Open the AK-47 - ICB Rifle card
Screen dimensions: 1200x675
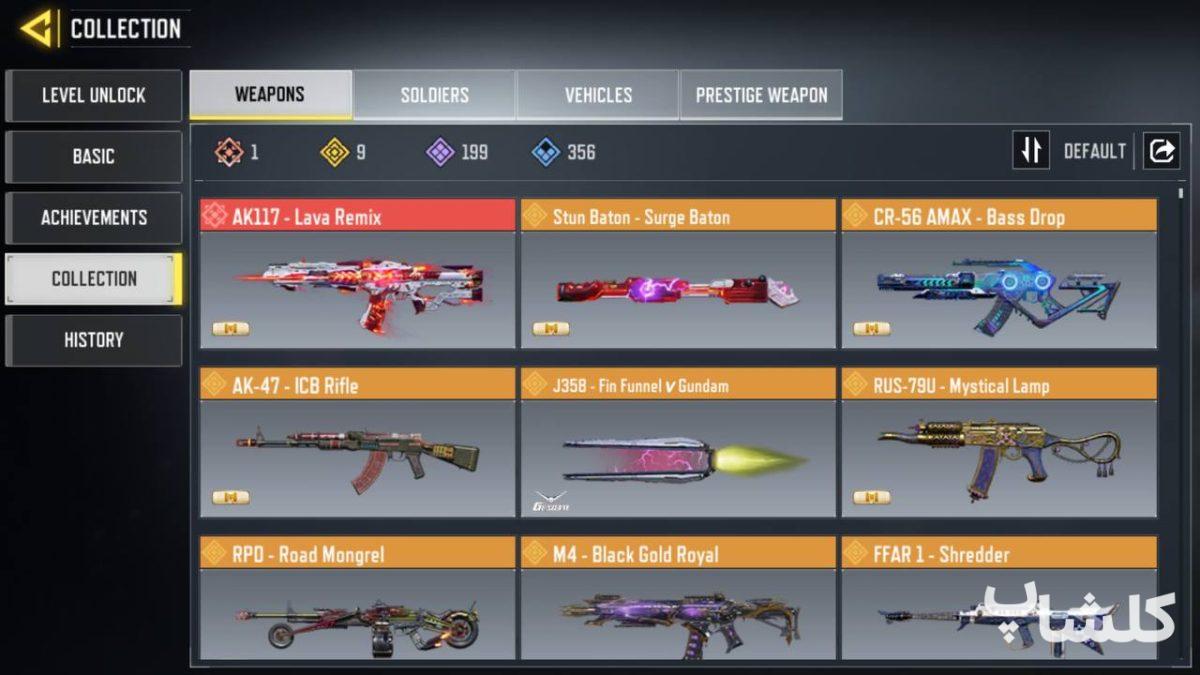coord(357,444)
